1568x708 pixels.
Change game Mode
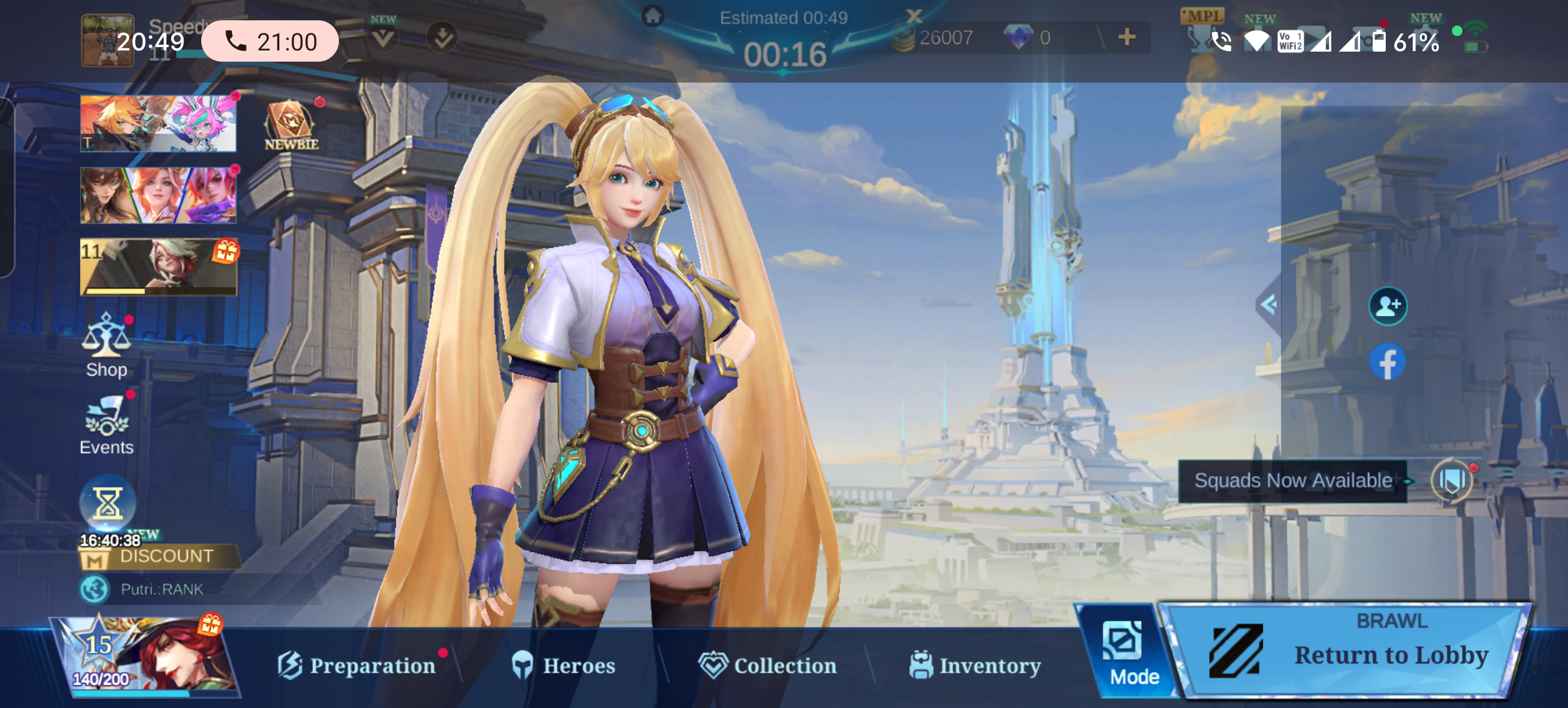(1126, 654)
